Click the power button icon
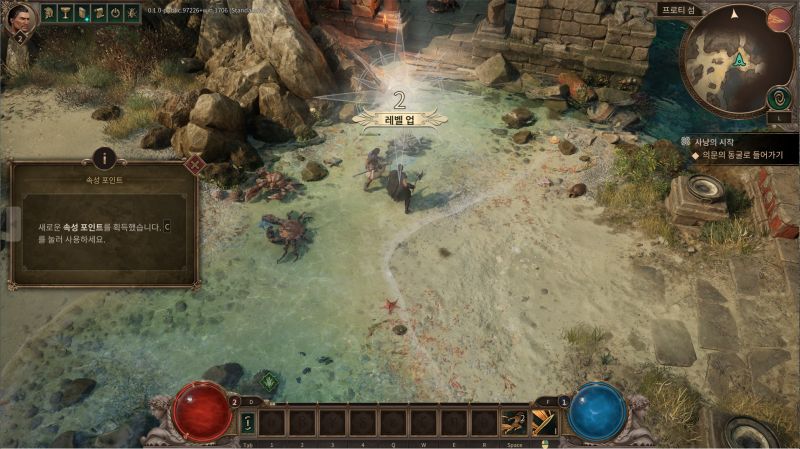The height and width of the screenshot is (449, 800). pos(115,13)
